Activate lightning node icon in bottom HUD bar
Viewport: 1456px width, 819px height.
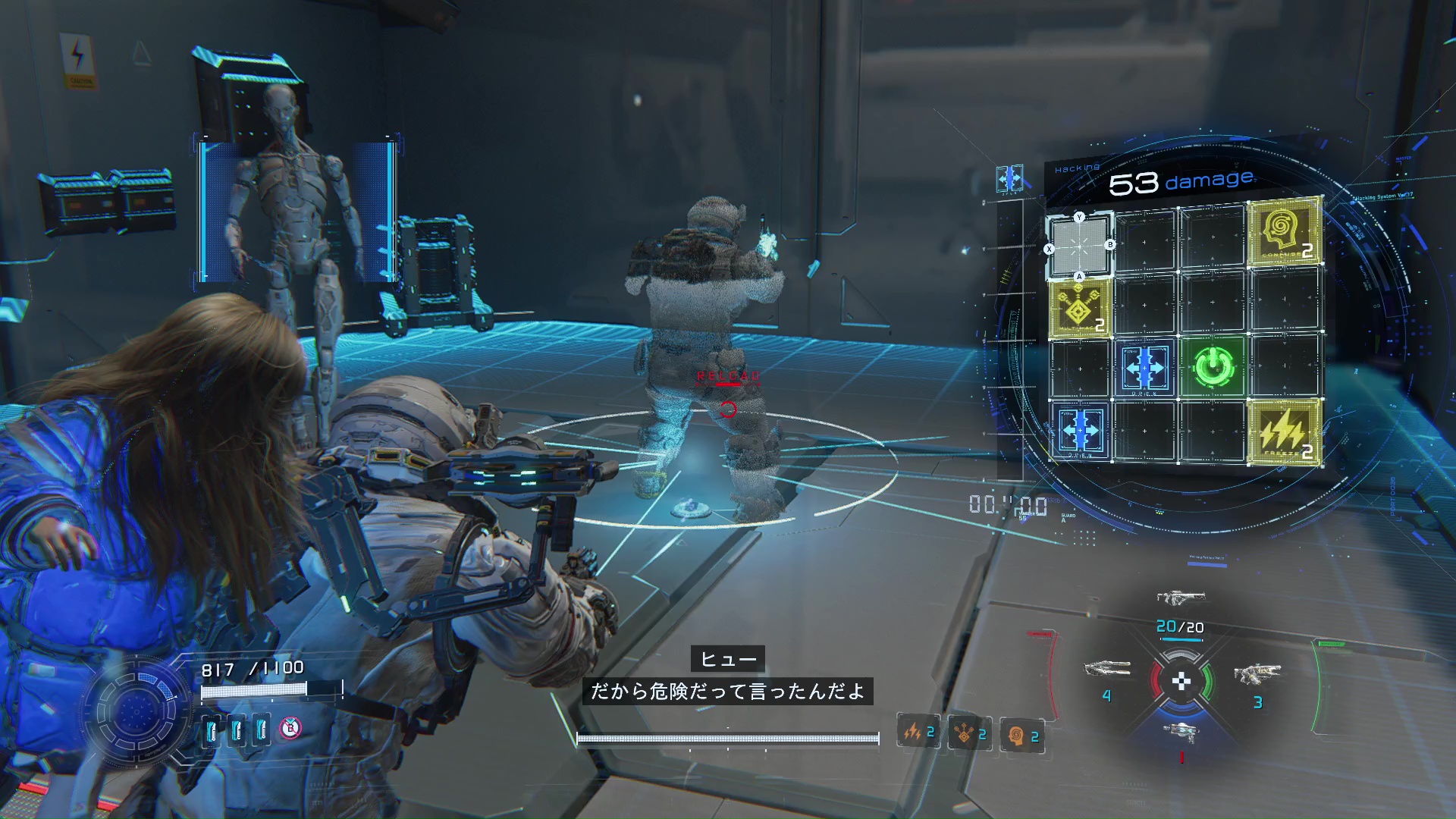point(918,733)
